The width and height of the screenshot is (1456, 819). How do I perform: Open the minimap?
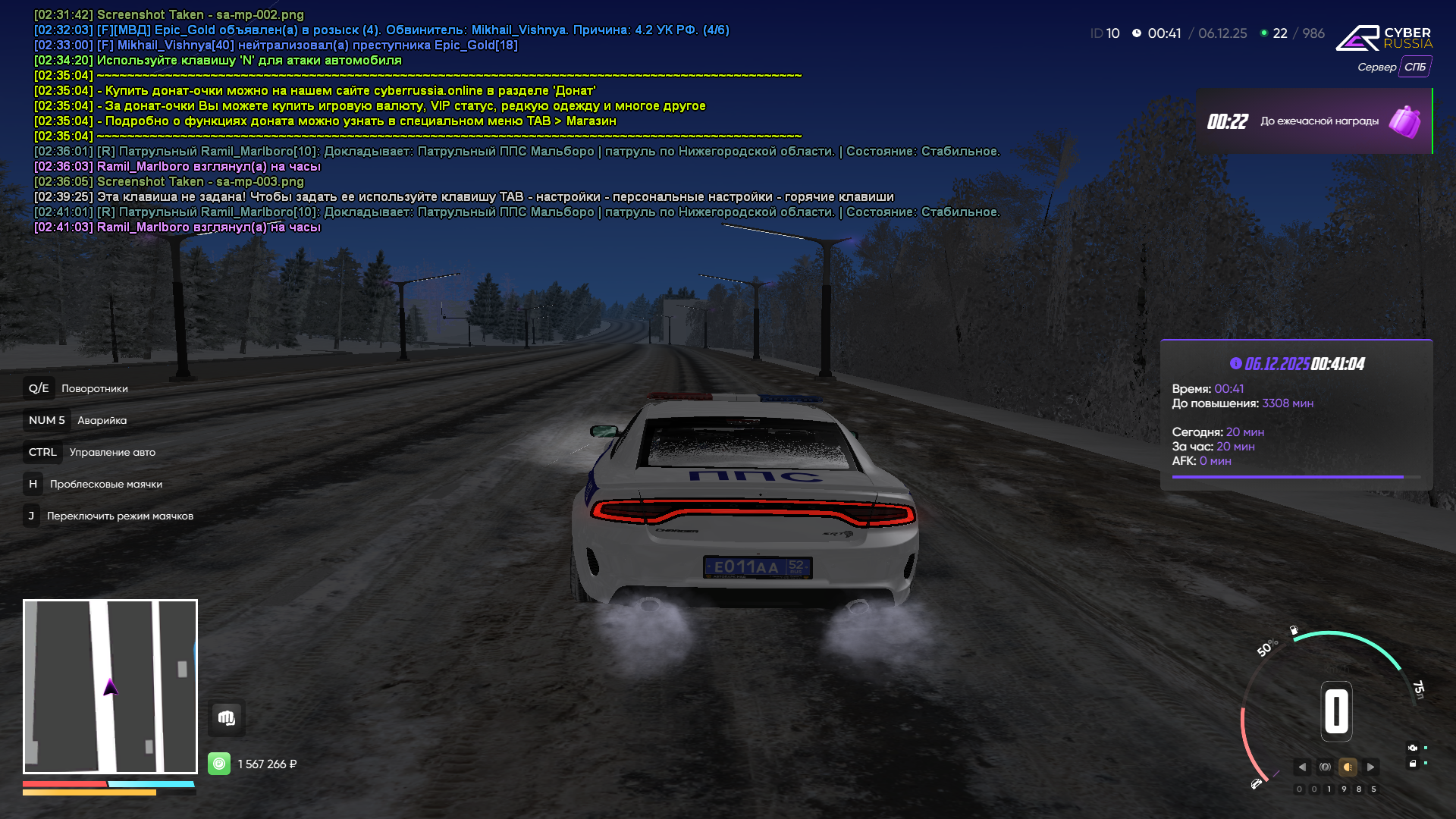click(x=110, y=686)
